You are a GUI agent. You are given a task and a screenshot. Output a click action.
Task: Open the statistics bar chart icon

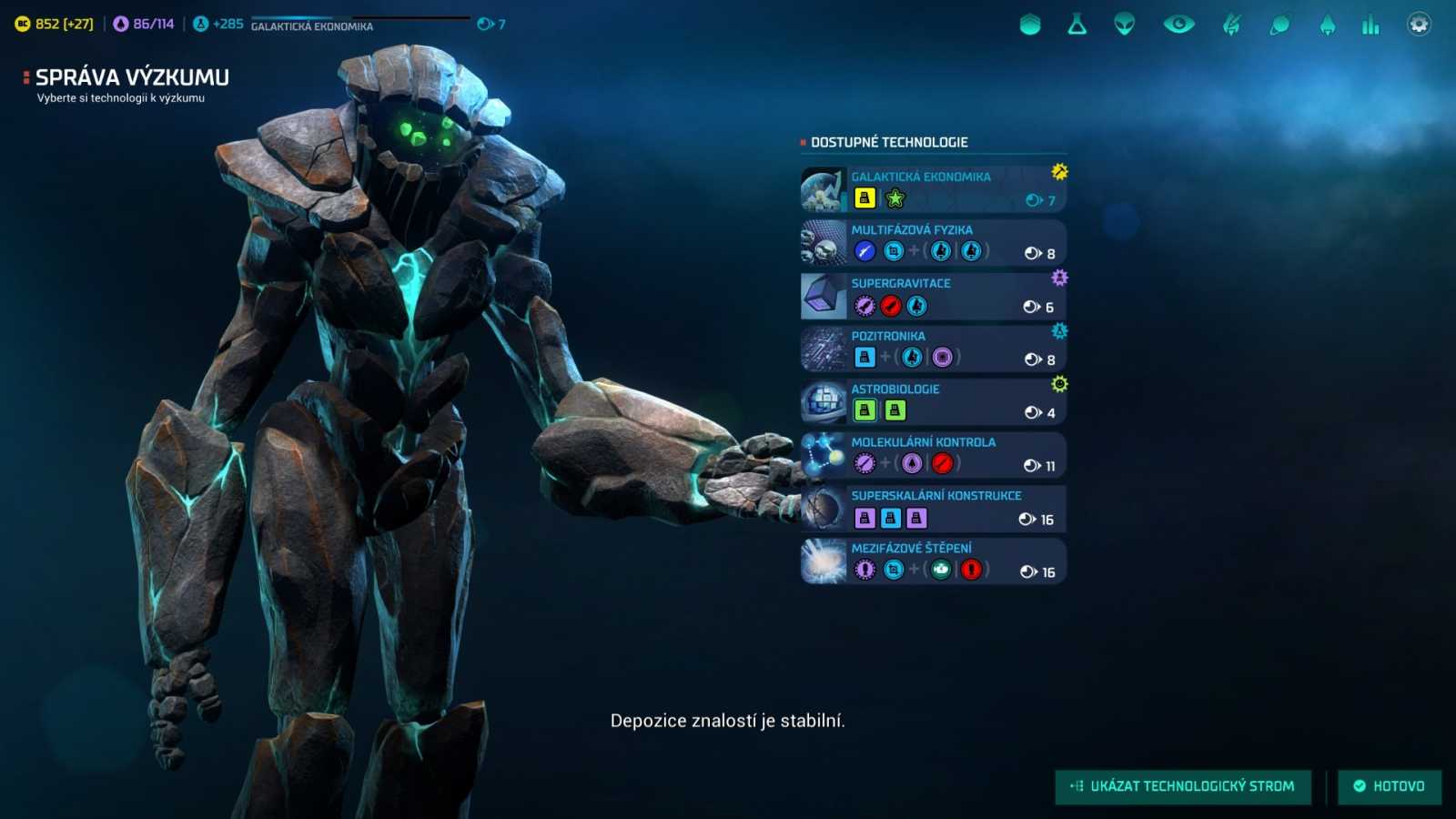(1371, 25)
